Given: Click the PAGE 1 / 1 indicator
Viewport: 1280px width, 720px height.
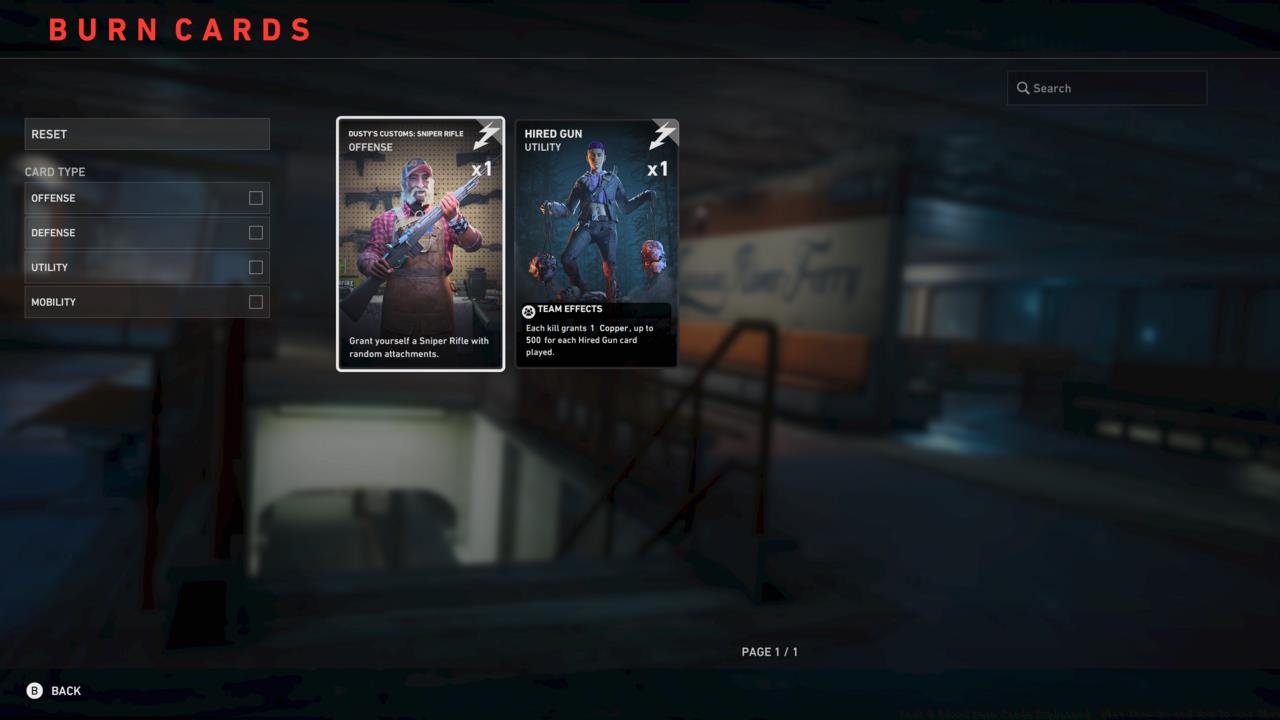Looking at the screenshot, I should pos(769,651).
